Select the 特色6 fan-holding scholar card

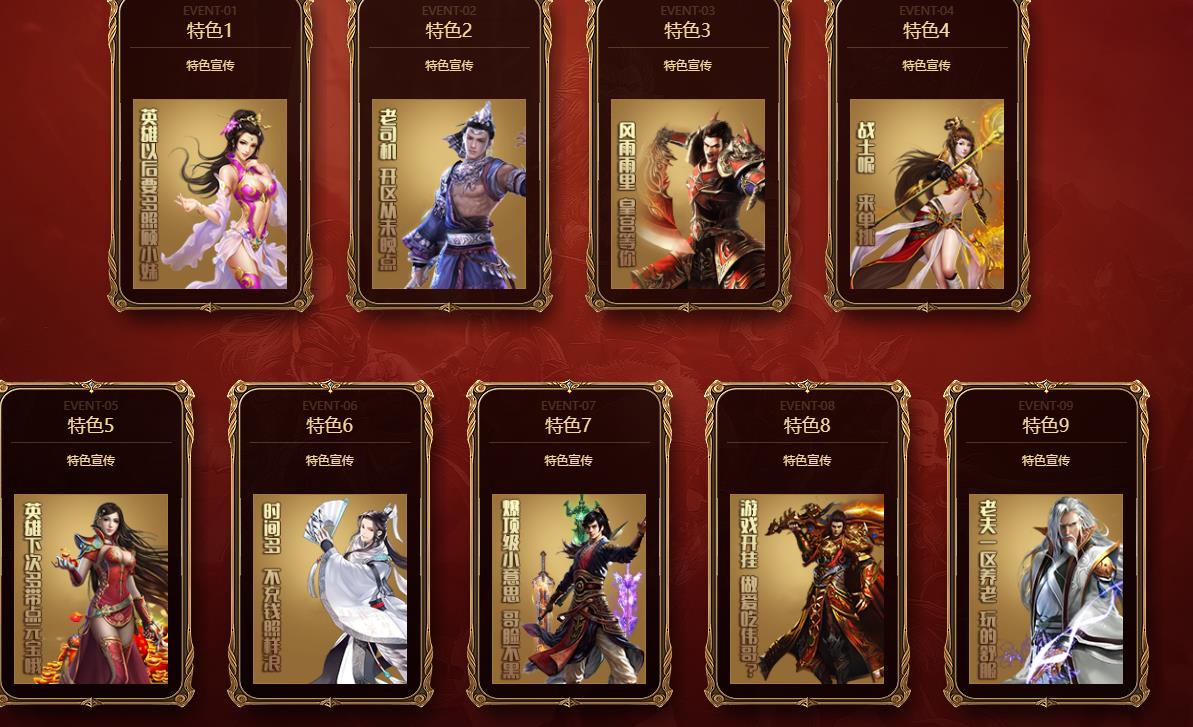pos(330,588)
